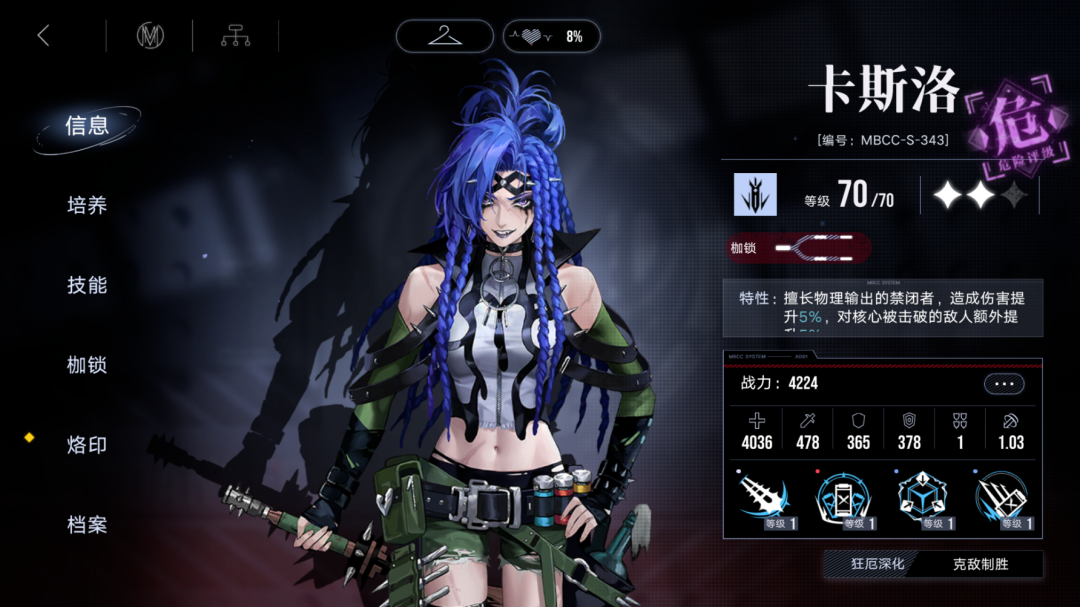The image size is (1080, 607).
Task: Switch to the 烙印 tab
Action: click(87, 446)
